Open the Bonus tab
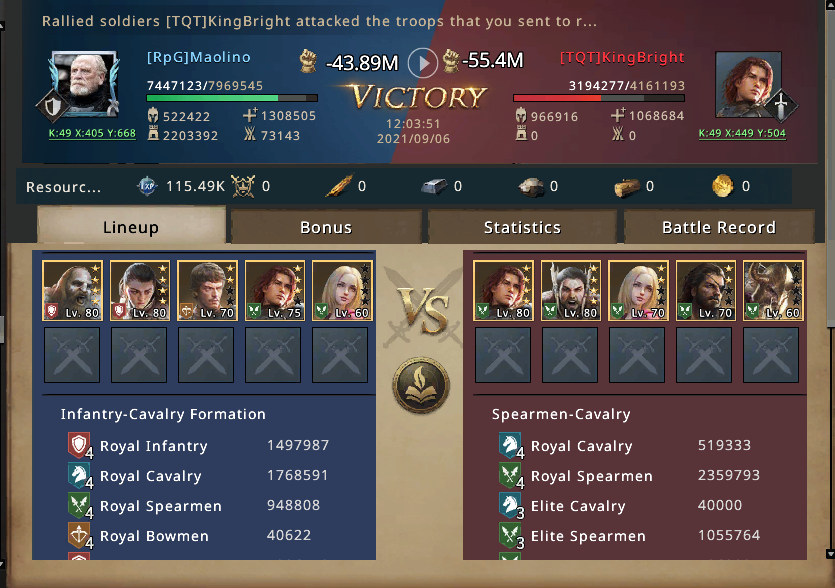The width and height of the screenshot is (835, 588). [x=326, y=227]
